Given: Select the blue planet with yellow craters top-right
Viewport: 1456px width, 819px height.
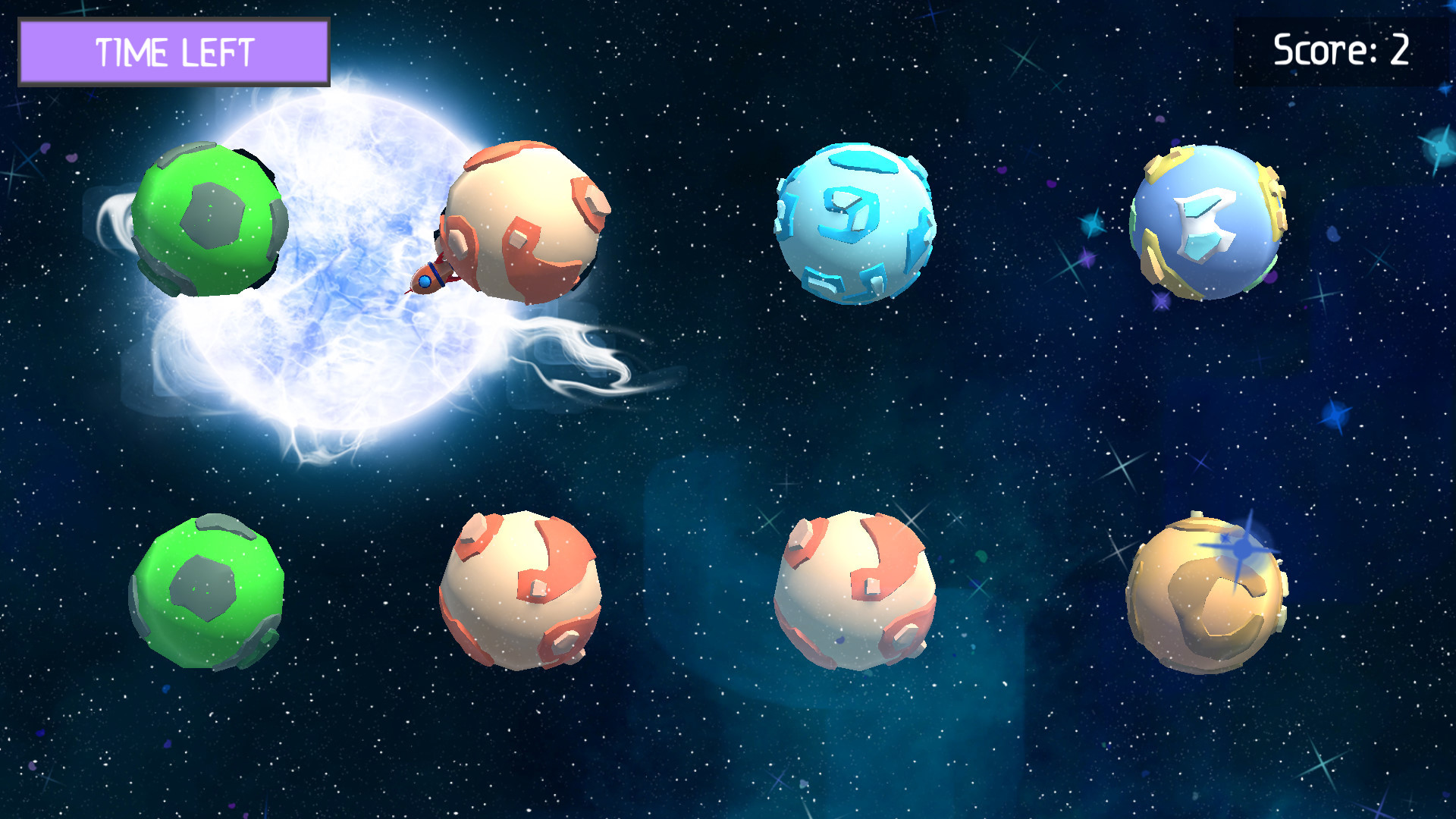Looking at the screenshot, I should 1206,224.
